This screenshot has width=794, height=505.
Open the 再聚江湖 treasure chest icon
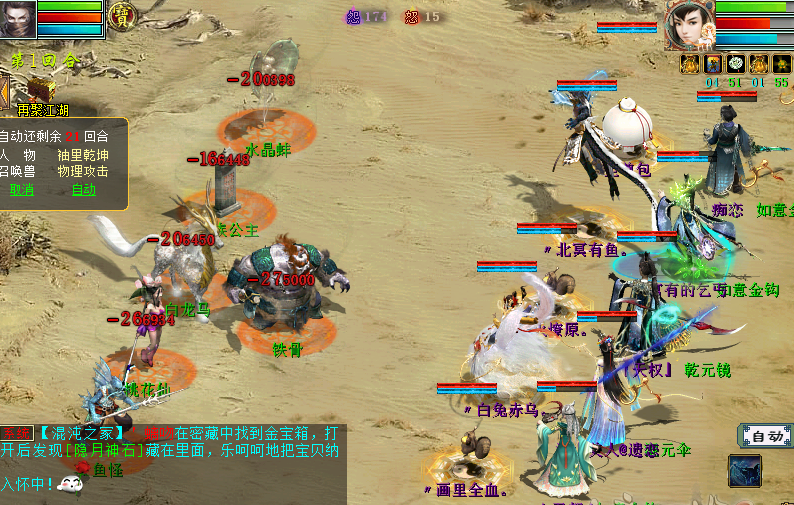(40, 90)
